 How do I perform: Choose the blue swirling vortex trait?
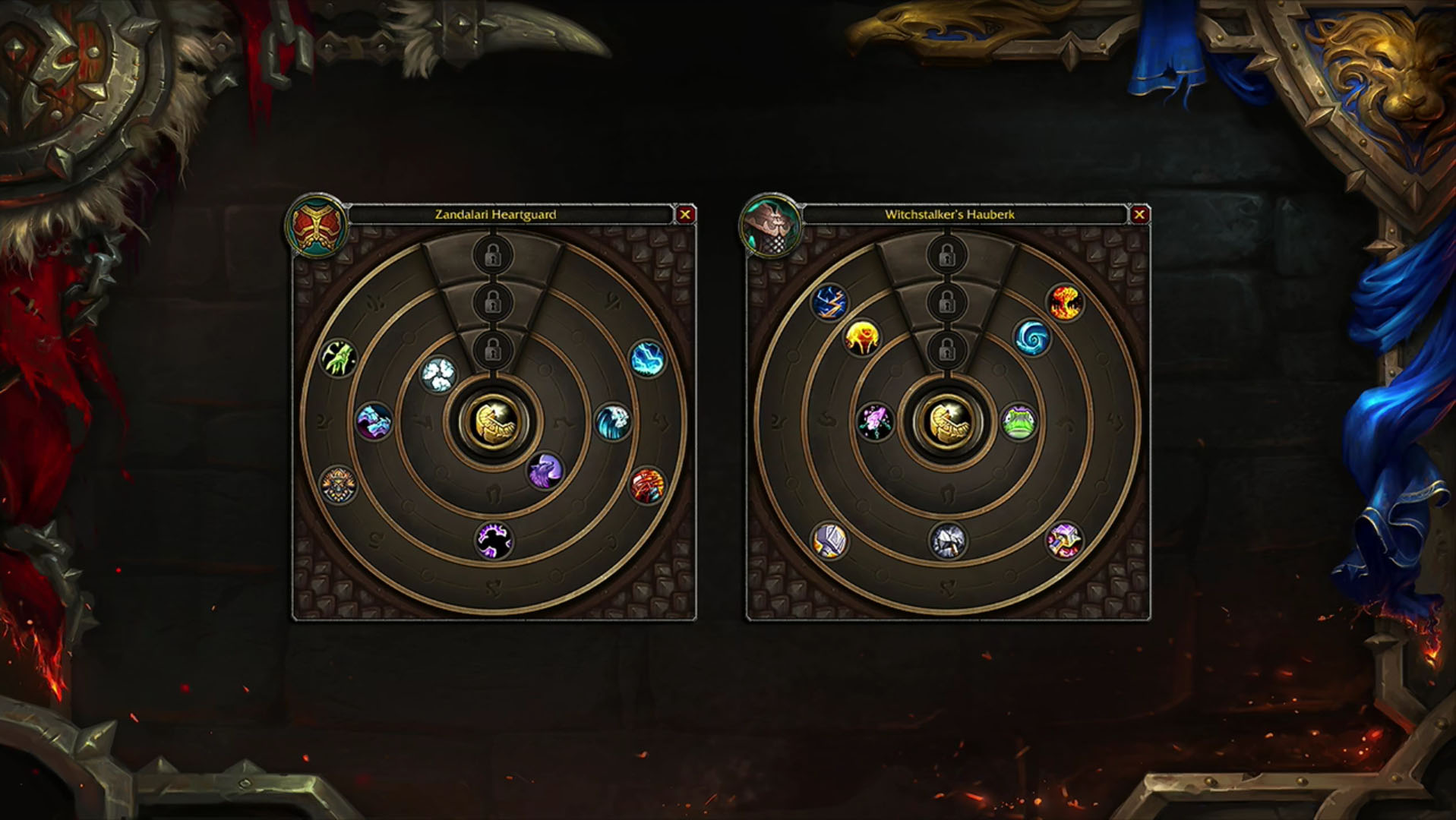click(x=1031, y=337)
